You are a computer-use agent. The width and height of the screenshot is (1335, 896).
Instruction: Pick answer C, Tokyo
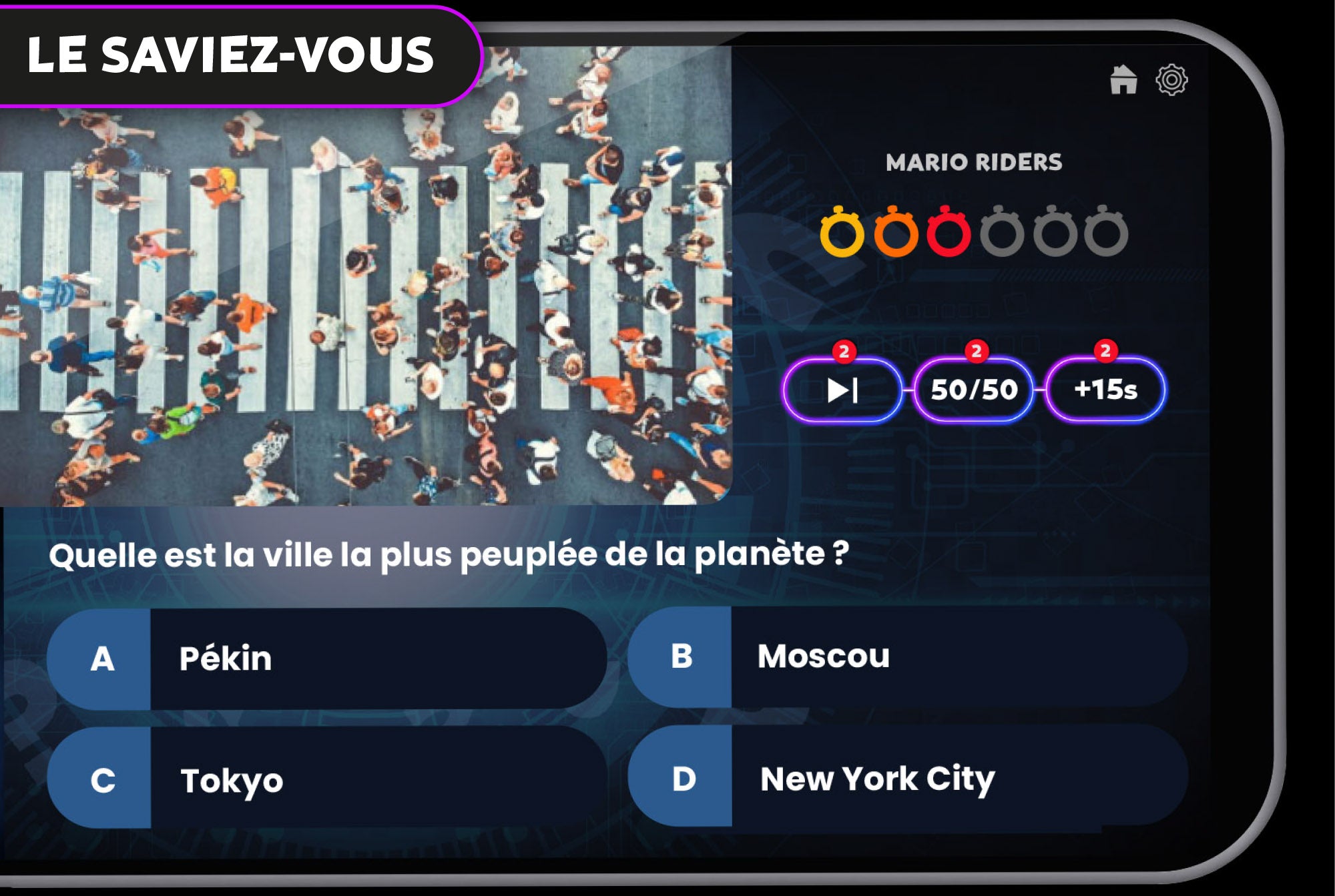[326, 779]
